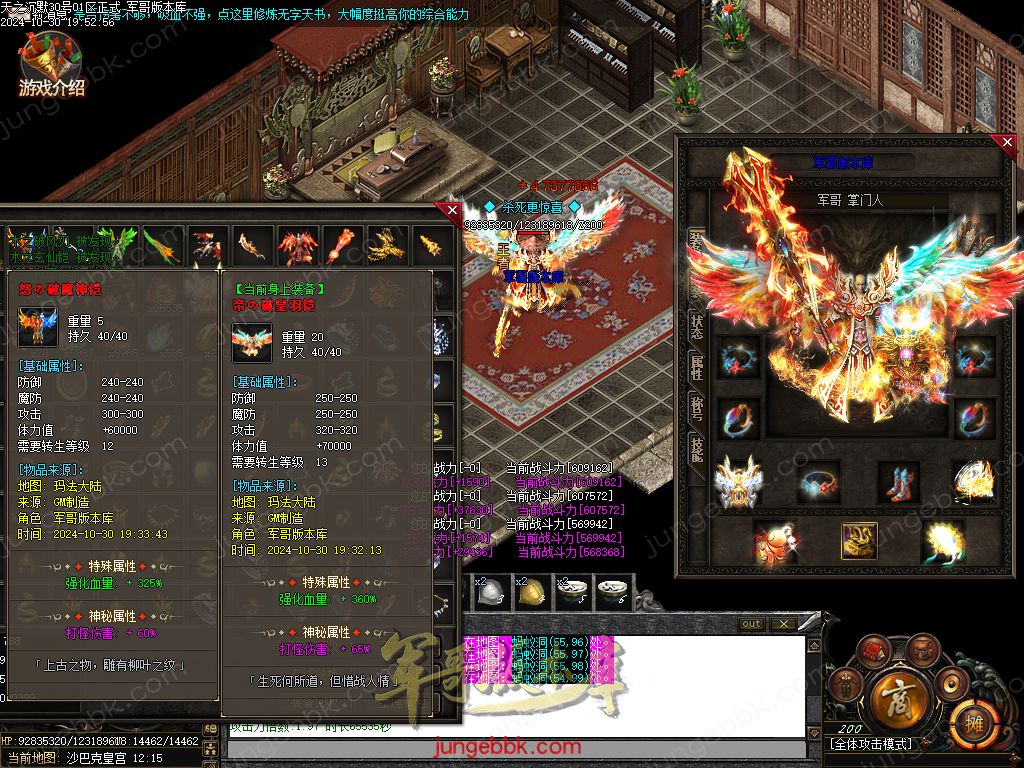The image size is (1024, 768).
Task: Close the character equipment panel
Action: point(1007,143)
